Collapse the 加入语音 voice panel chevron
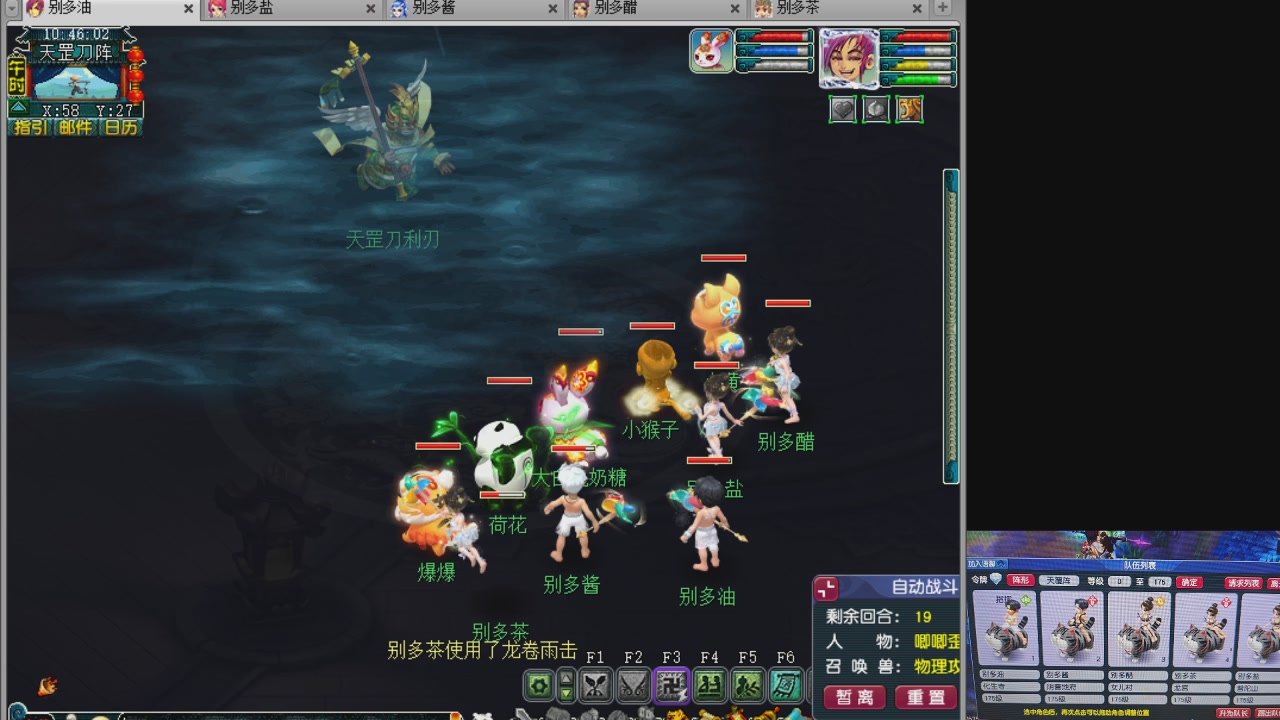 [x=1000, y=562]
